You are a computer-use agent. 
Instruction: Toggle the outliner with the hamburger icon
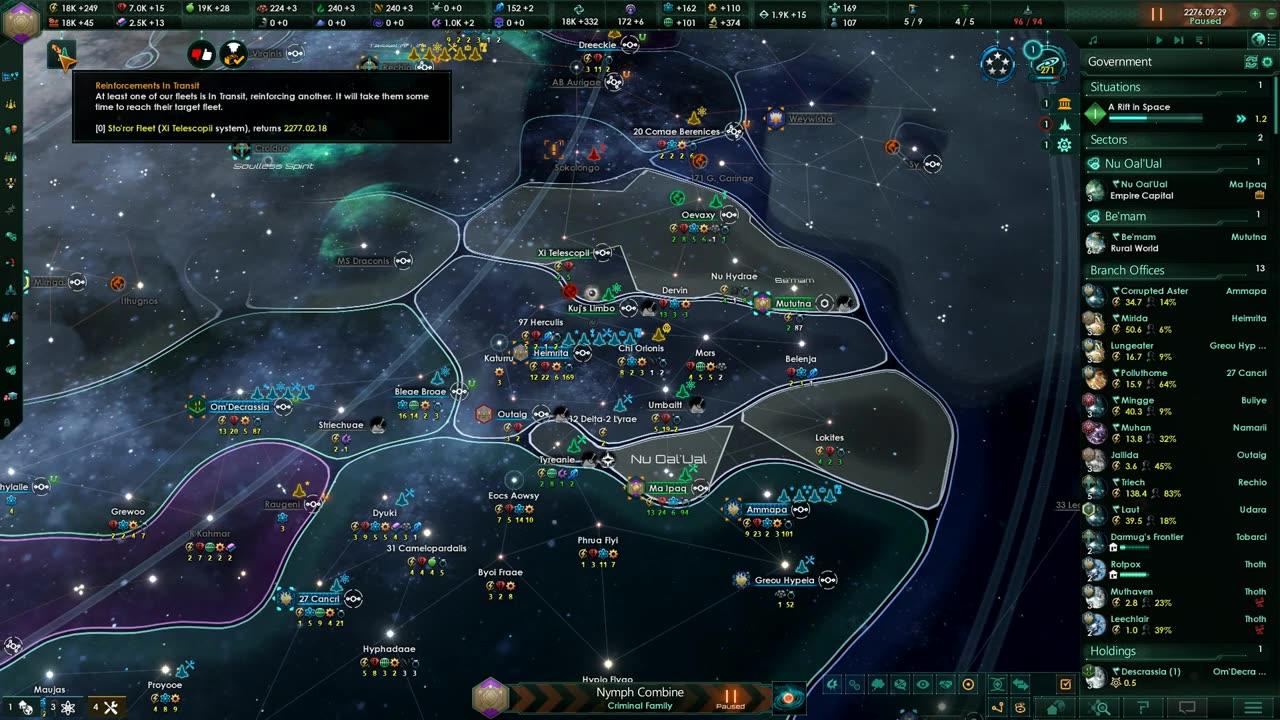(1252, 707)
